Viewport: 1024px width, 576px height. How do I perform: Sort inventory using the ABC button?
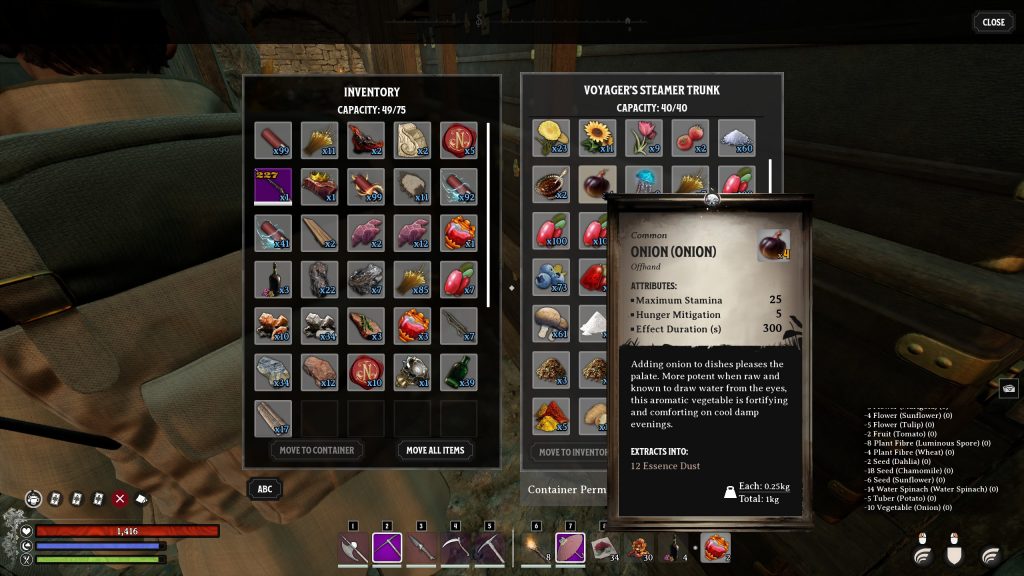click(264, 489)
